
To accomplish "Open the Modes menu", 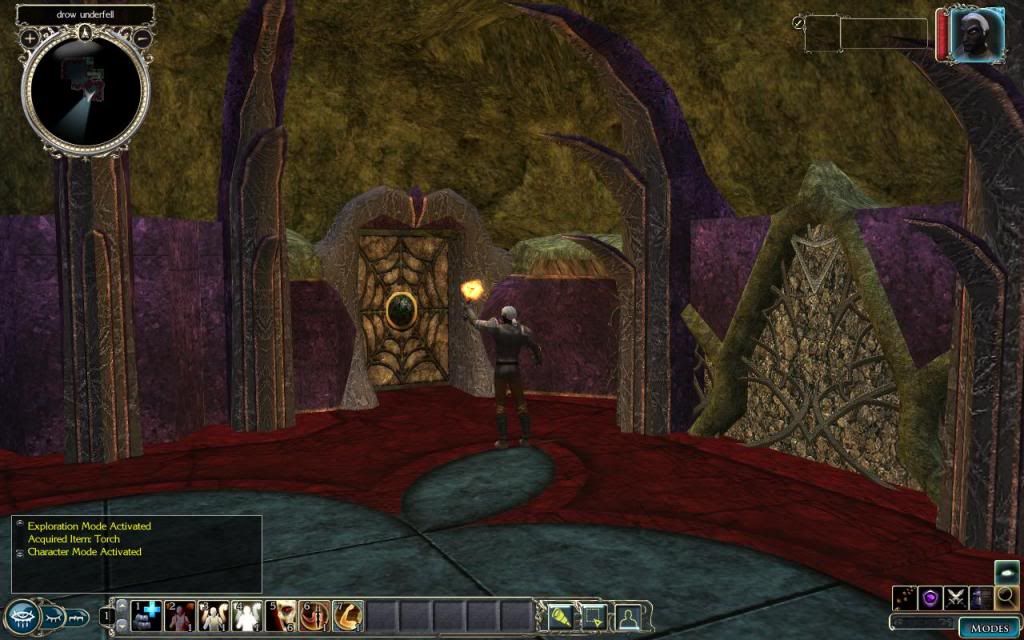I will (x=989, y=628).
